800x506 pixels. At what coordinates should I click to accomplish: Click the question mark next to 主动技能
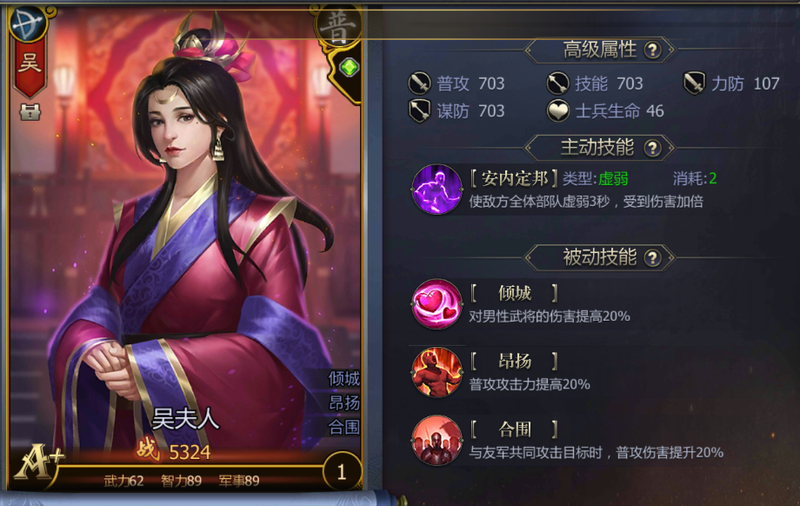coord(652,148)
